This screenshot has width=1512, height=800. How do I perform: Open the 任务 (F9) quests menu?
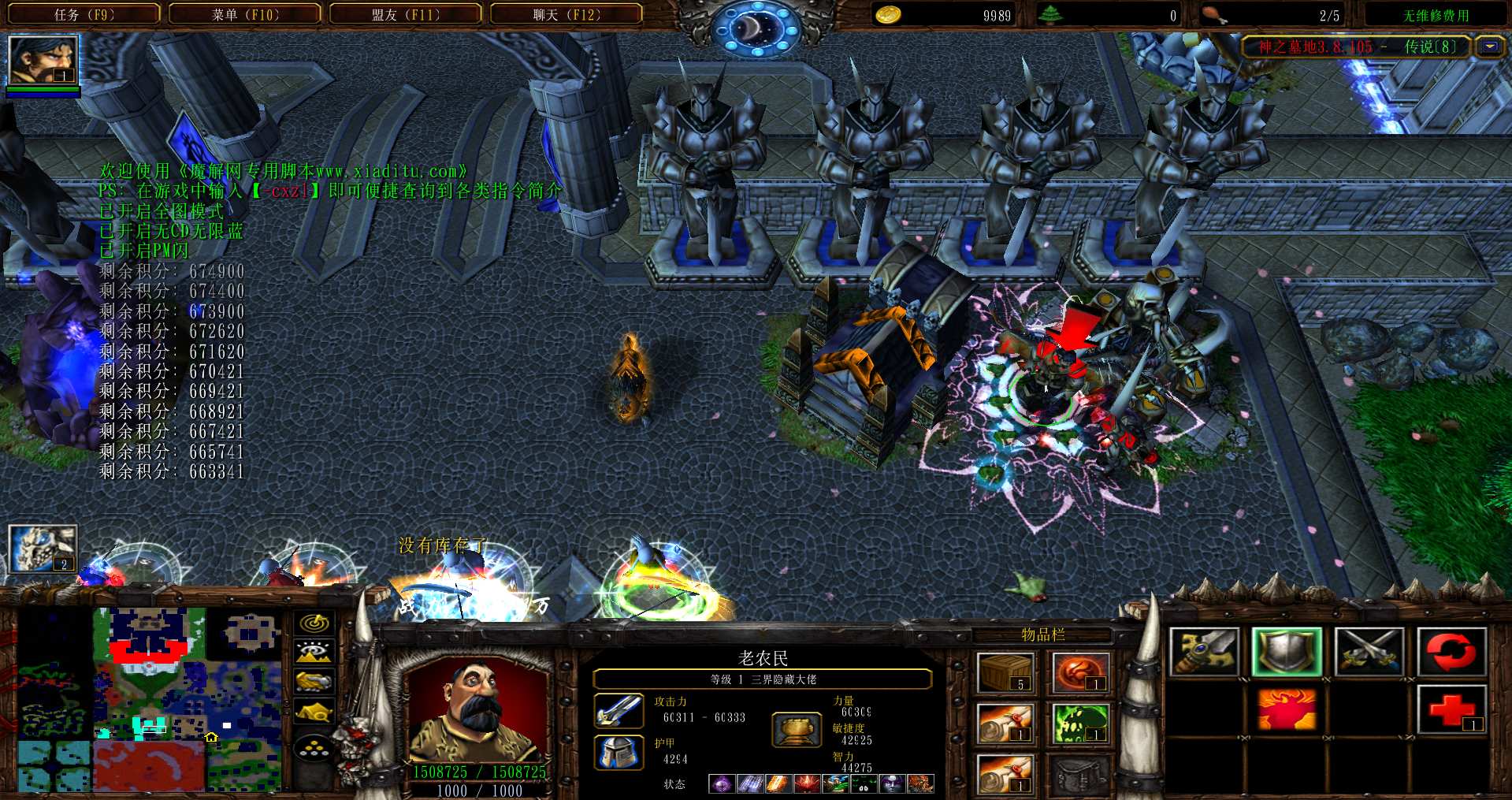click(84, 14)
